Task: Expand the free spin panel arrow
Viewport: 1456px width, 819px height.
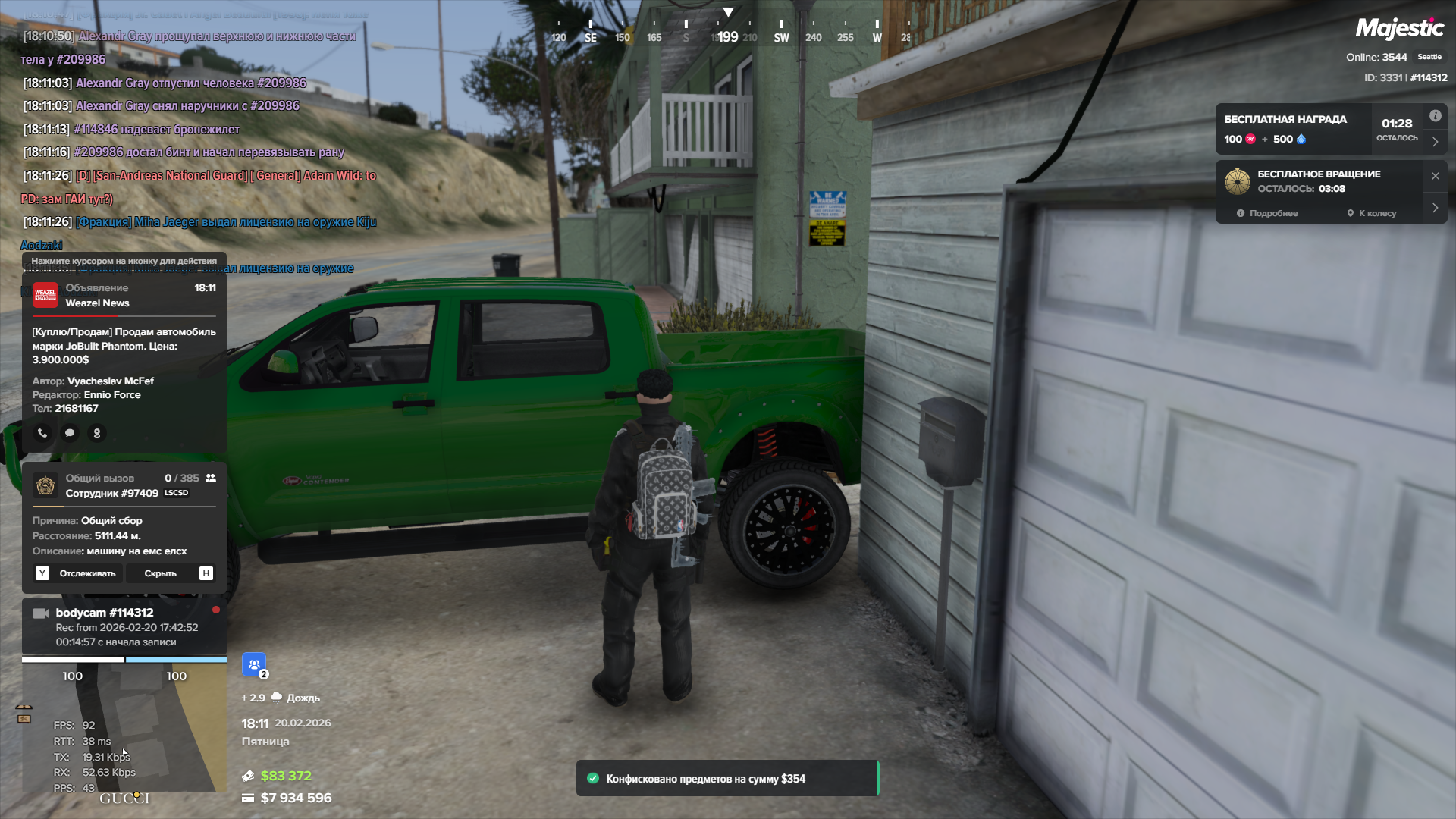Action: click(x=1435, y=208)
